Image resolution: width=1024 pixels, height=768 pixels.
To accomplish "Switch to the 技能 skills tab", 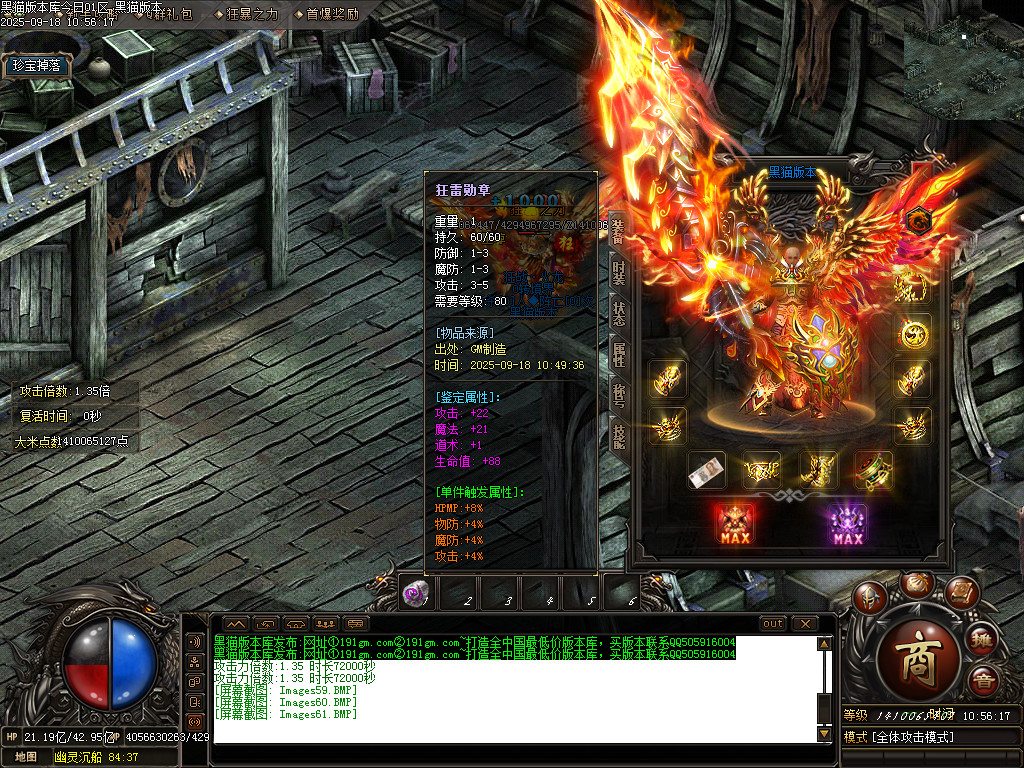I will coord(619,432).
